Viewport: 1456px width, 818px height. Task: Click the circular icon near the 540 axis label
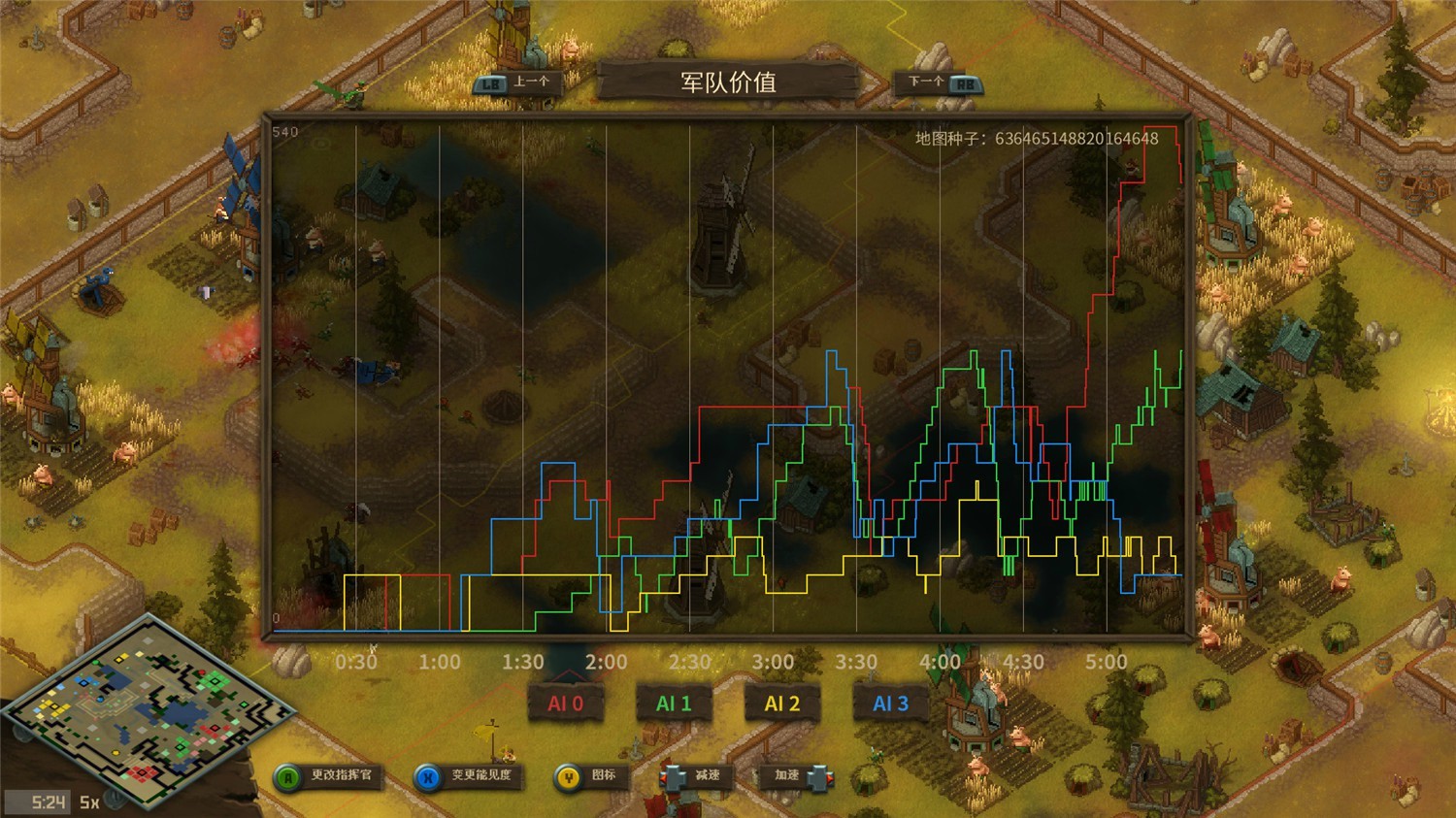(320, 144)
